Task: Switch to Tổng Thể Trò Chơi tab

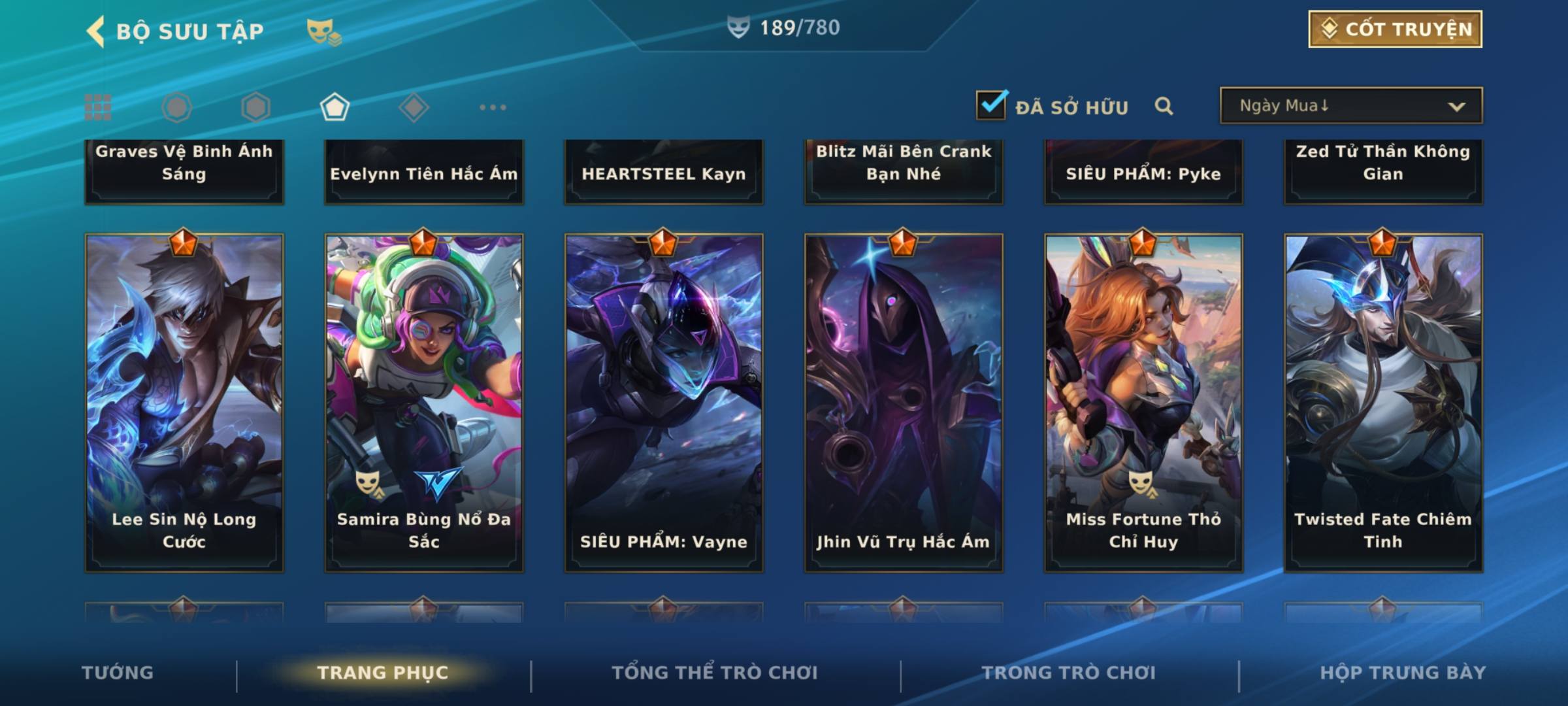Action: [715, 673]
